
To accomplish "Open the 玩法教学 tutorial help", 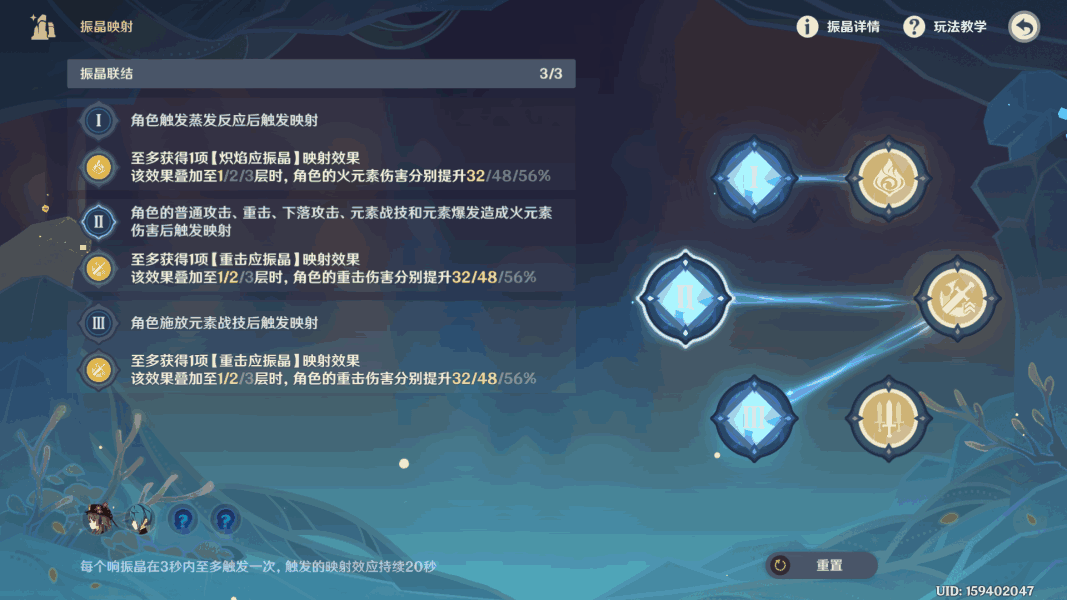I will pos(945,27).
